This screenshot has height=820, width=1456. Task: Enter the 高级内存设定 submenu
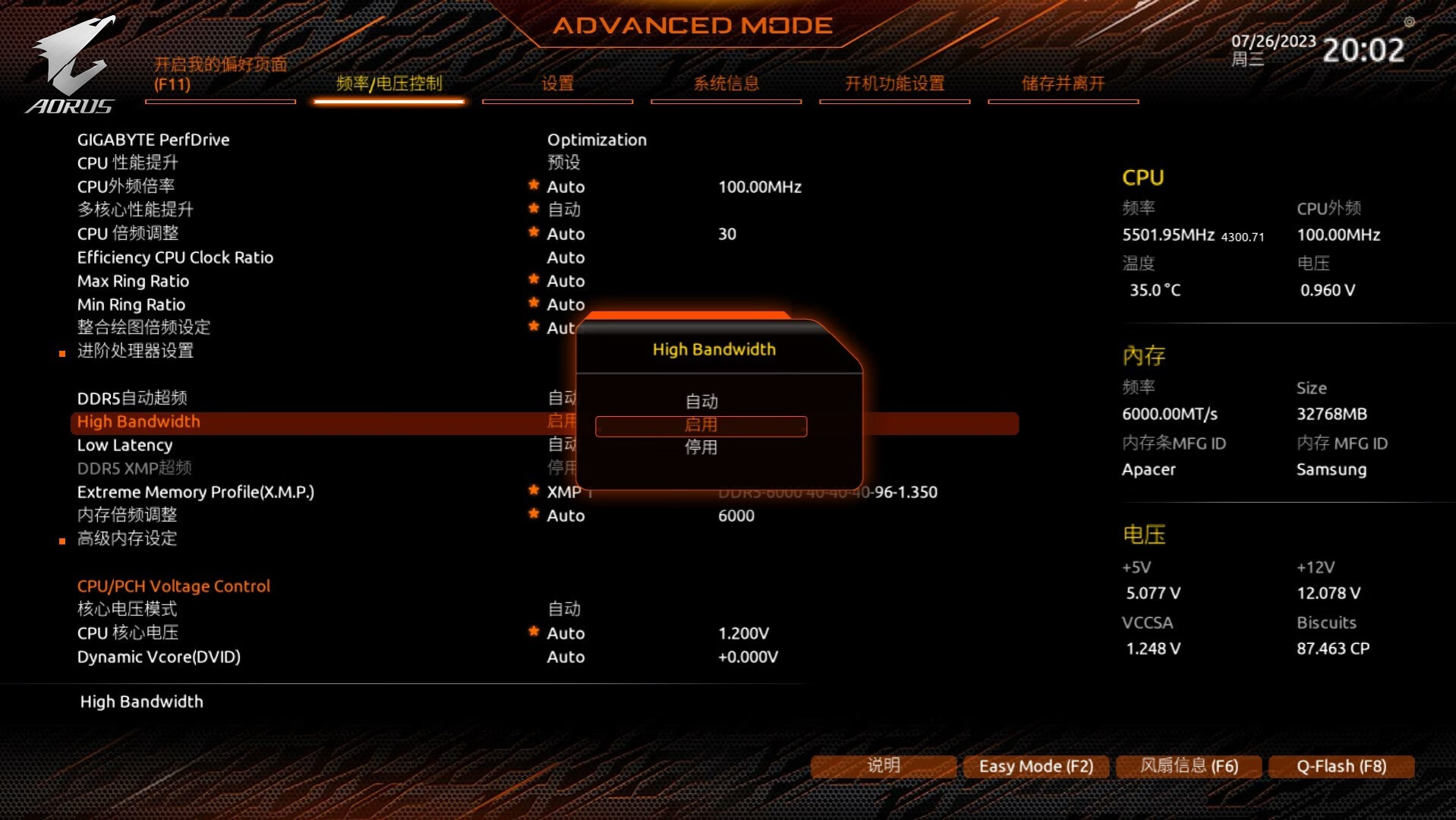127,538
